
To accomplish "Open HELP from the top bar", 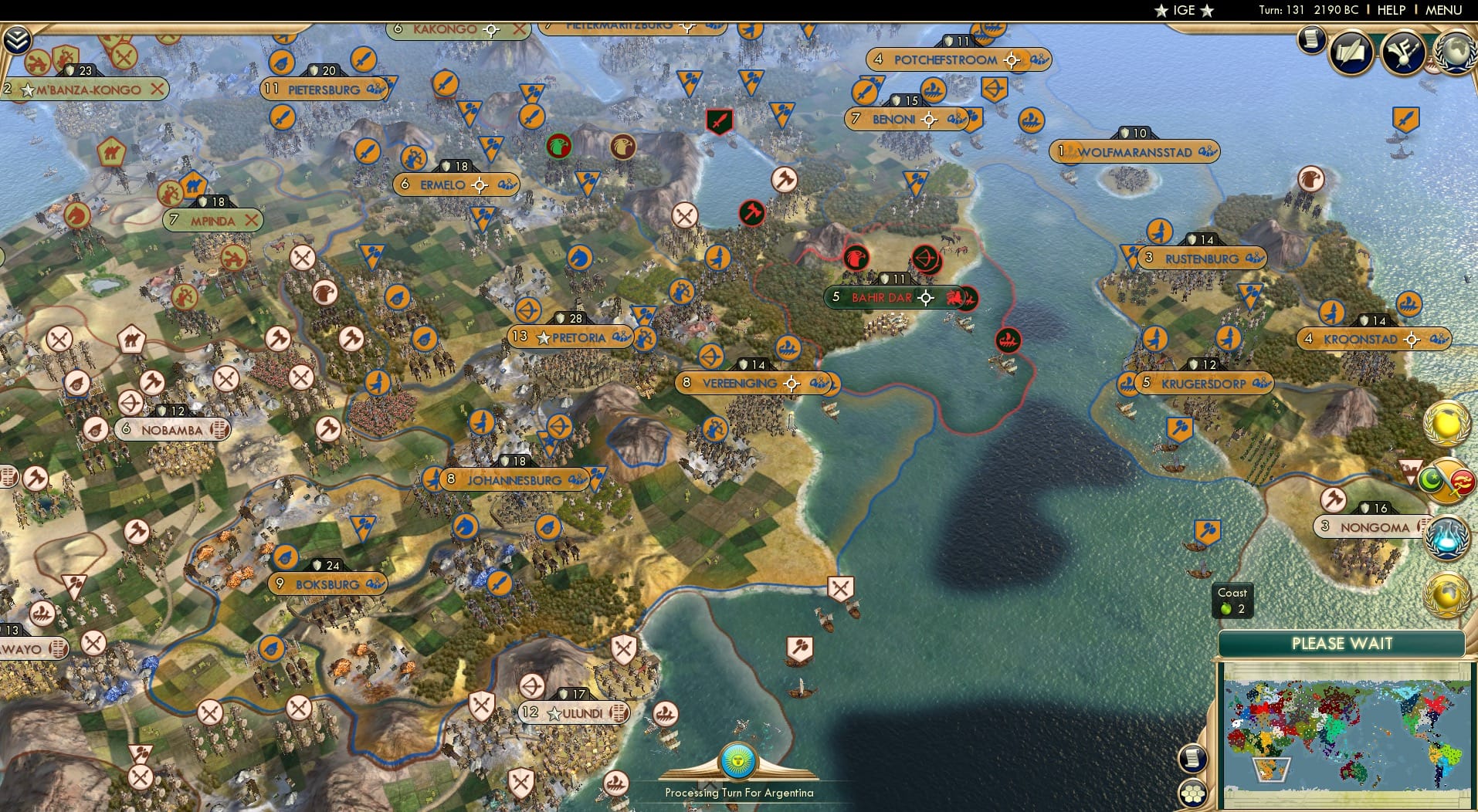I will 1390,11.
